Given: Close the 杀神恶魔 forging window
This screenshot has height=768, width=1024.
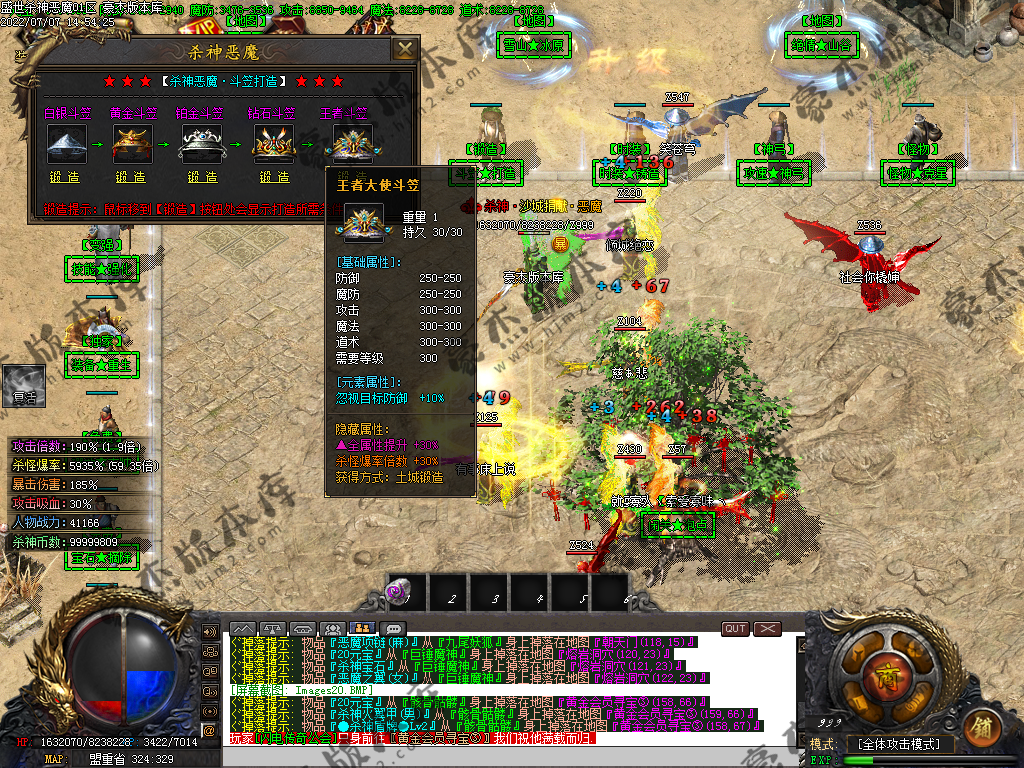Looking at the screenshot, I should [404, 50].
